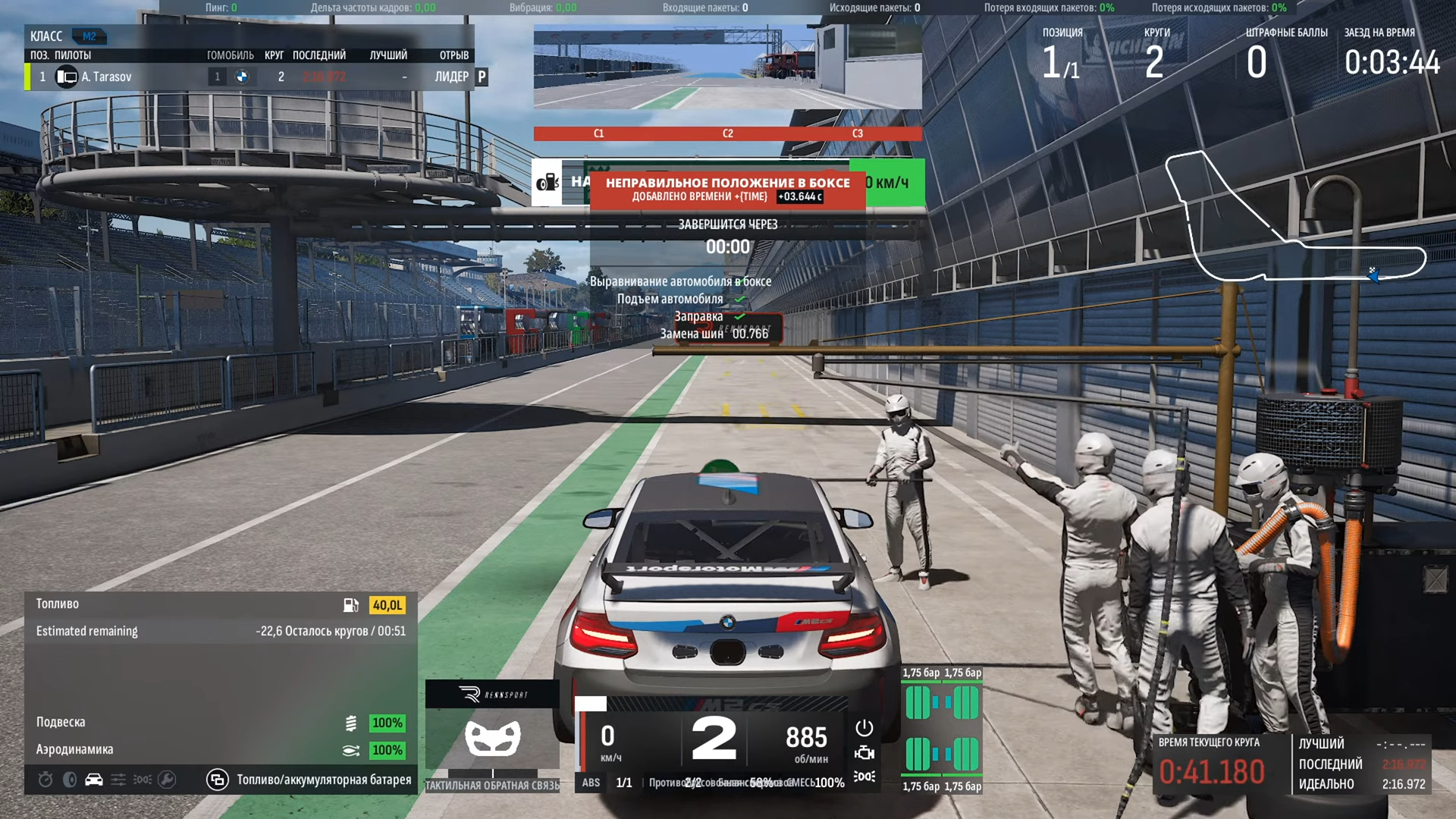This screenshot has width=1456, height=819.
Task: Click the M2 class badge
Action: tap(89, 36)
